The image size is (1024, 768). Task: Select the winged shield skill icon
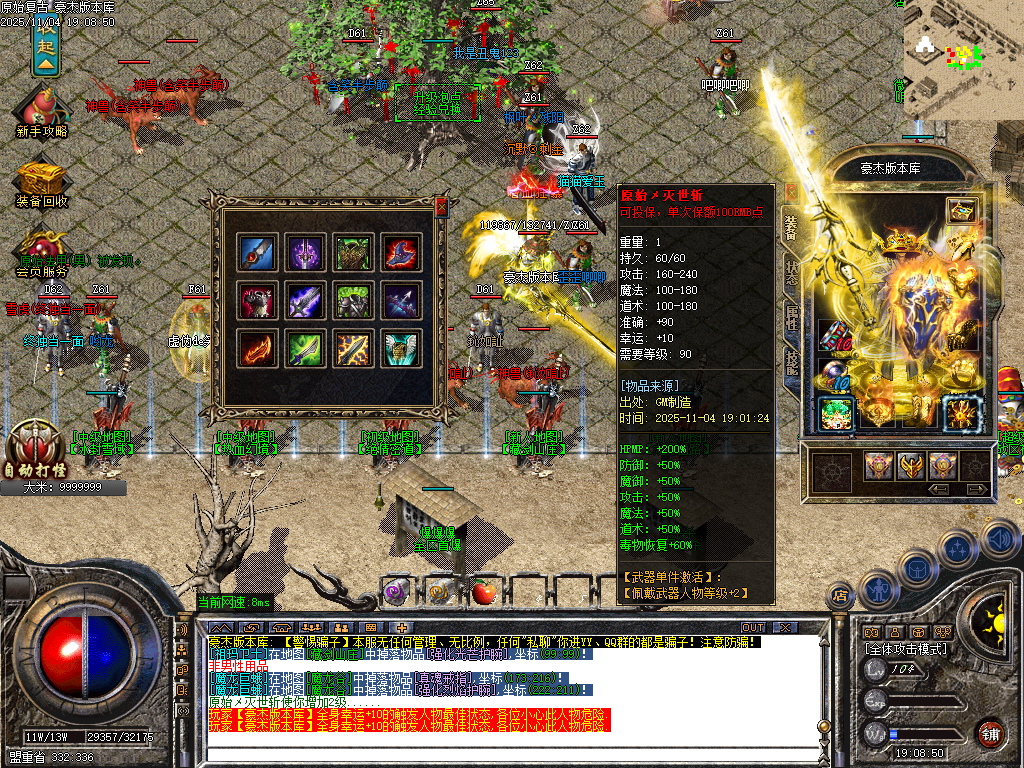[x=401, y=348]
